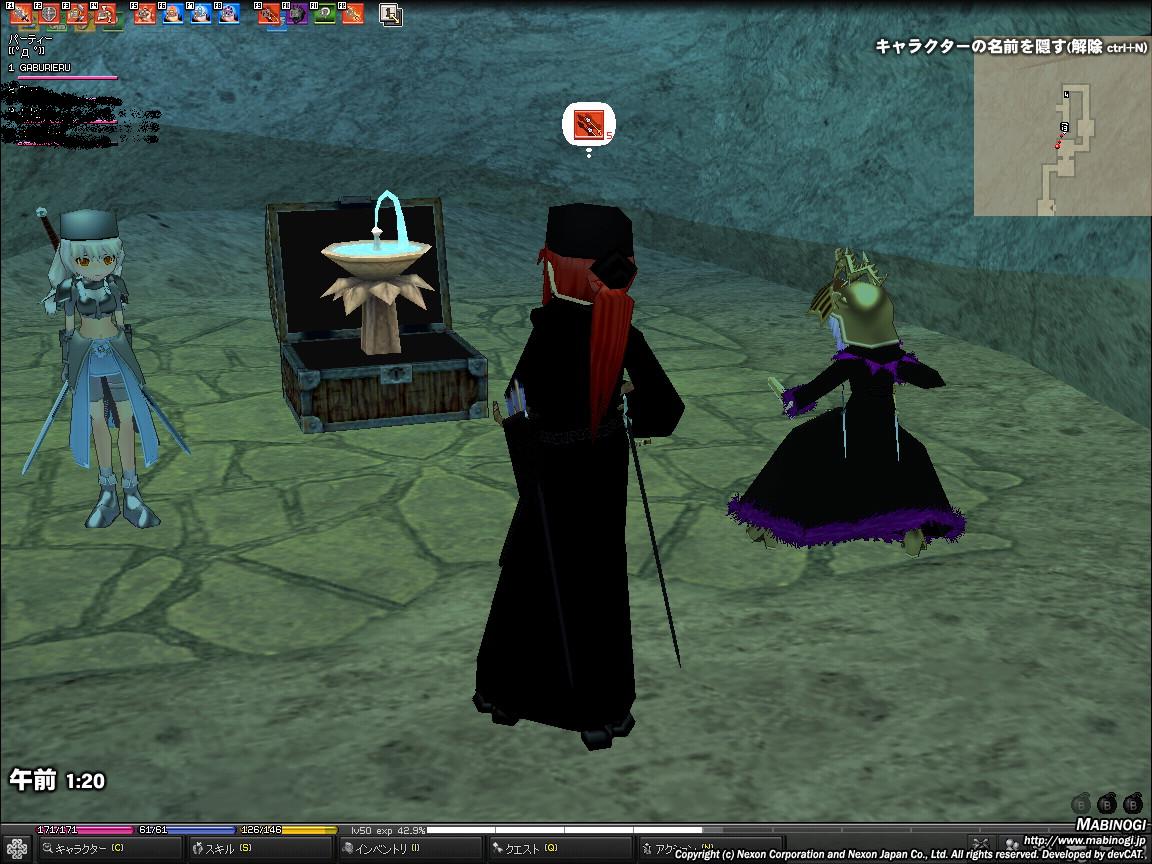The height and width of the screenshot is (864, 1152).
Task: Activate the F2 round shield skill hotkey
Action: click(x=48, y=14)
